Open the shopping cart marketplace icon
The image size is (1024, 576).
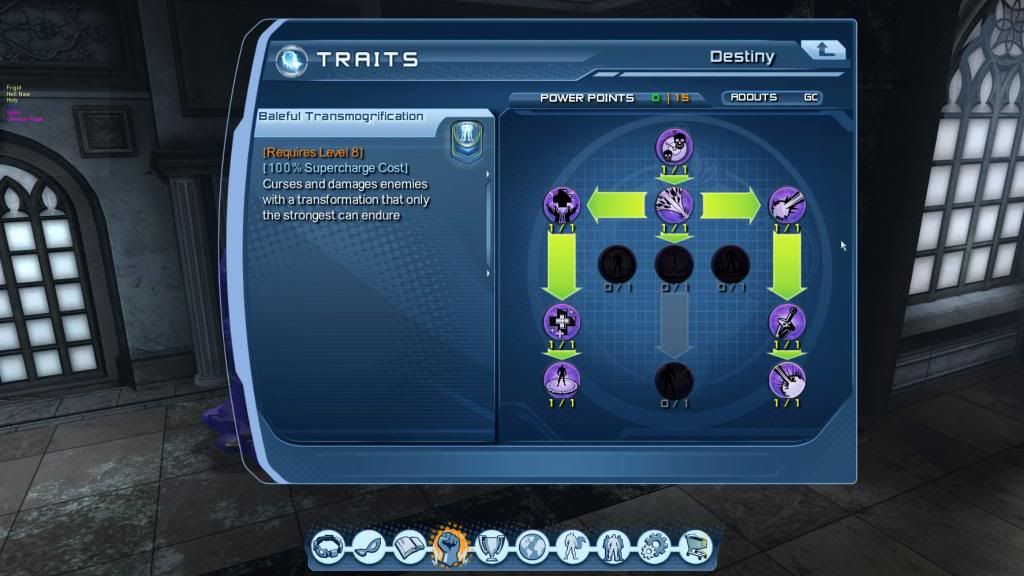693,546
